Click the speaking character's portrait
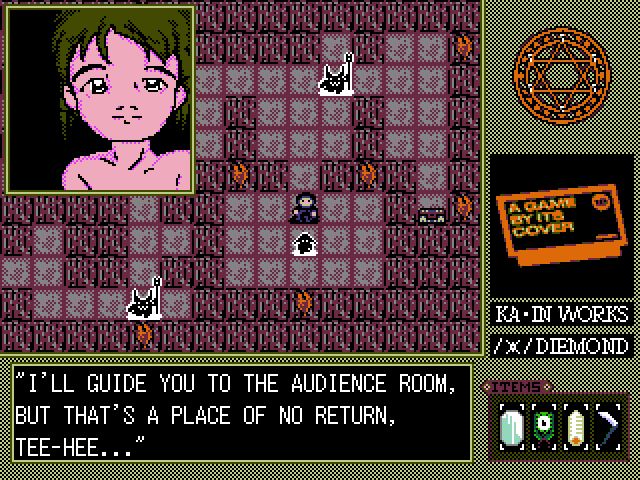640x480 pixels. (x=100, y=98)
